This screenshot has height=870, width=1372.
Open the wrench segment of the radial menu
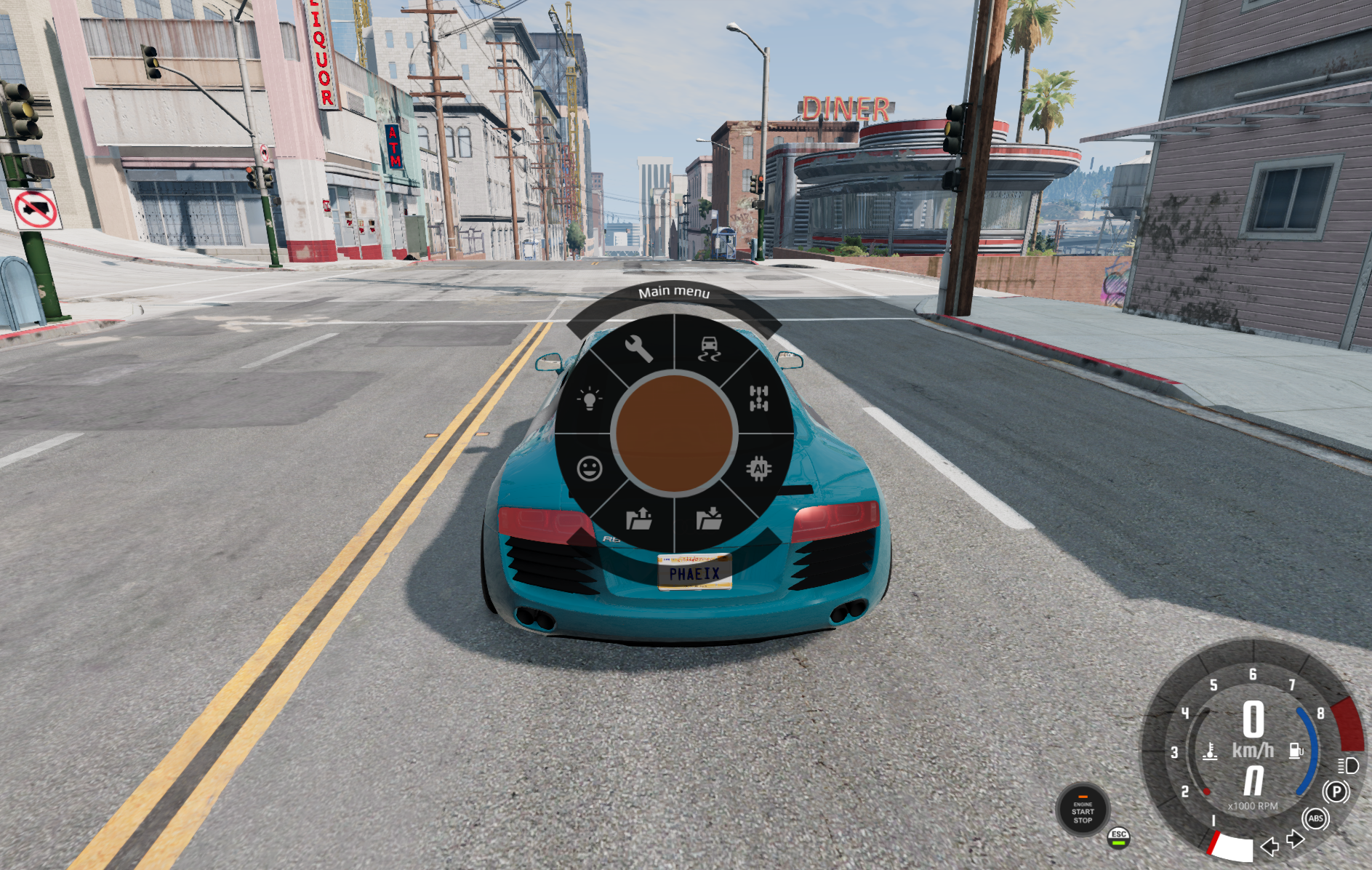(x=638, y=348)
